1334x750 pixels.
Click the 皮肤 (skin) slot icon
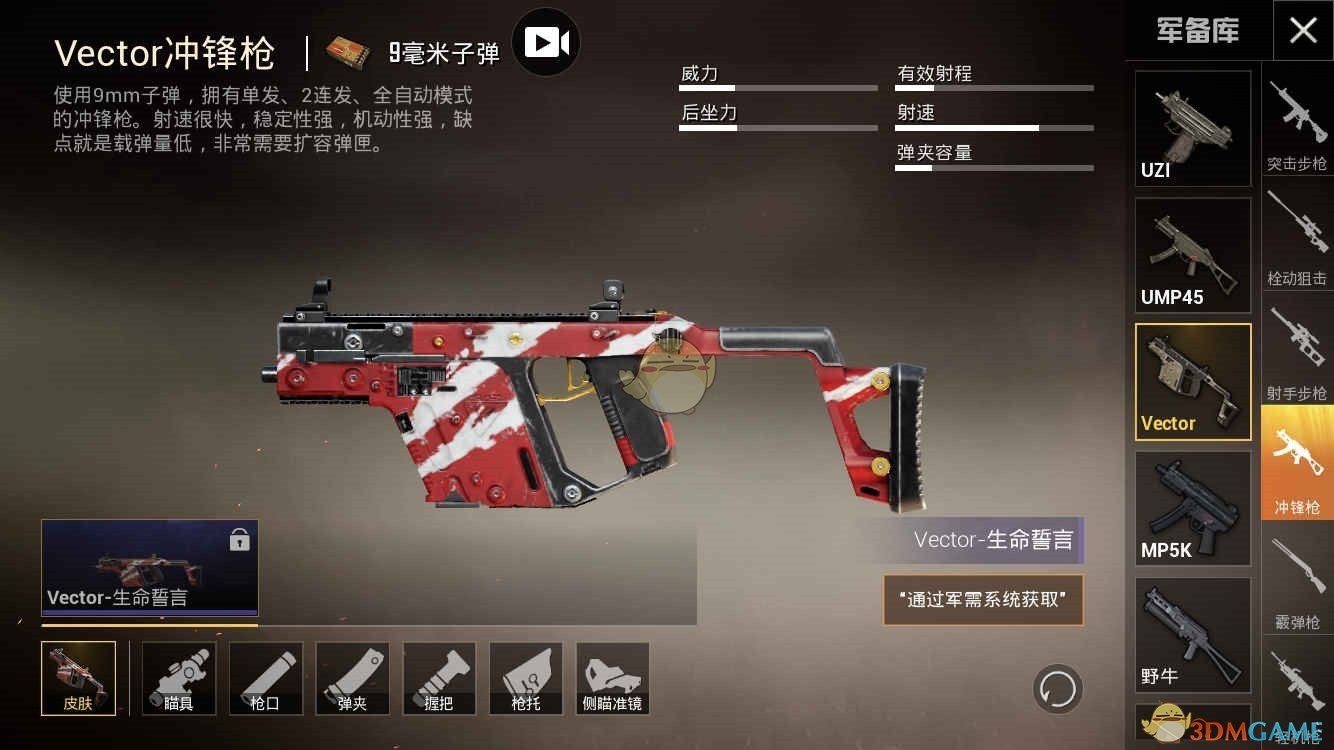pyautogui.click(x=78, y=678)
